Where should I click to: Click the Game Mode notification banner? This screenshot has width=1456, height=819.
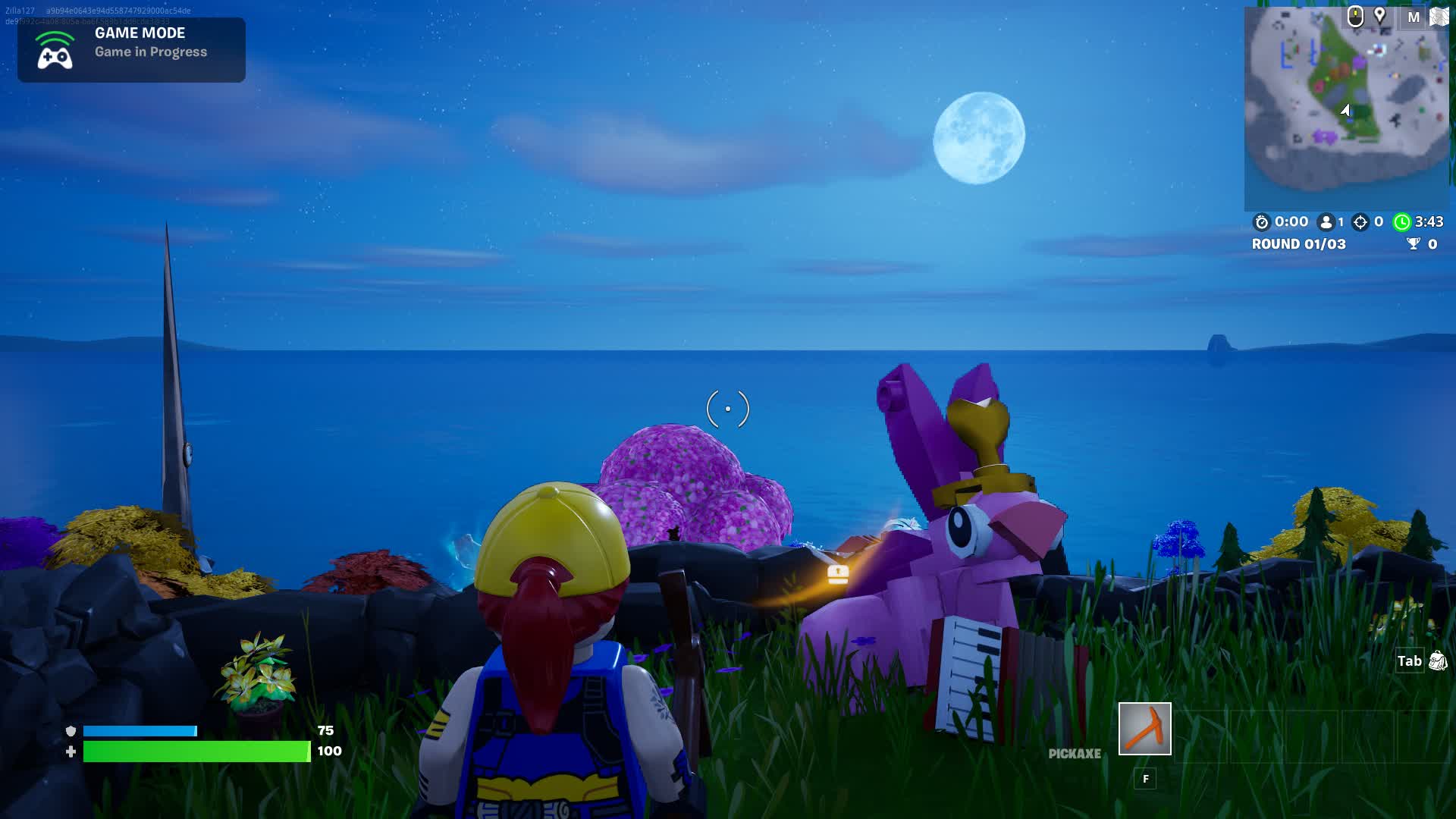pyautogui.click(x=131, y=50)
